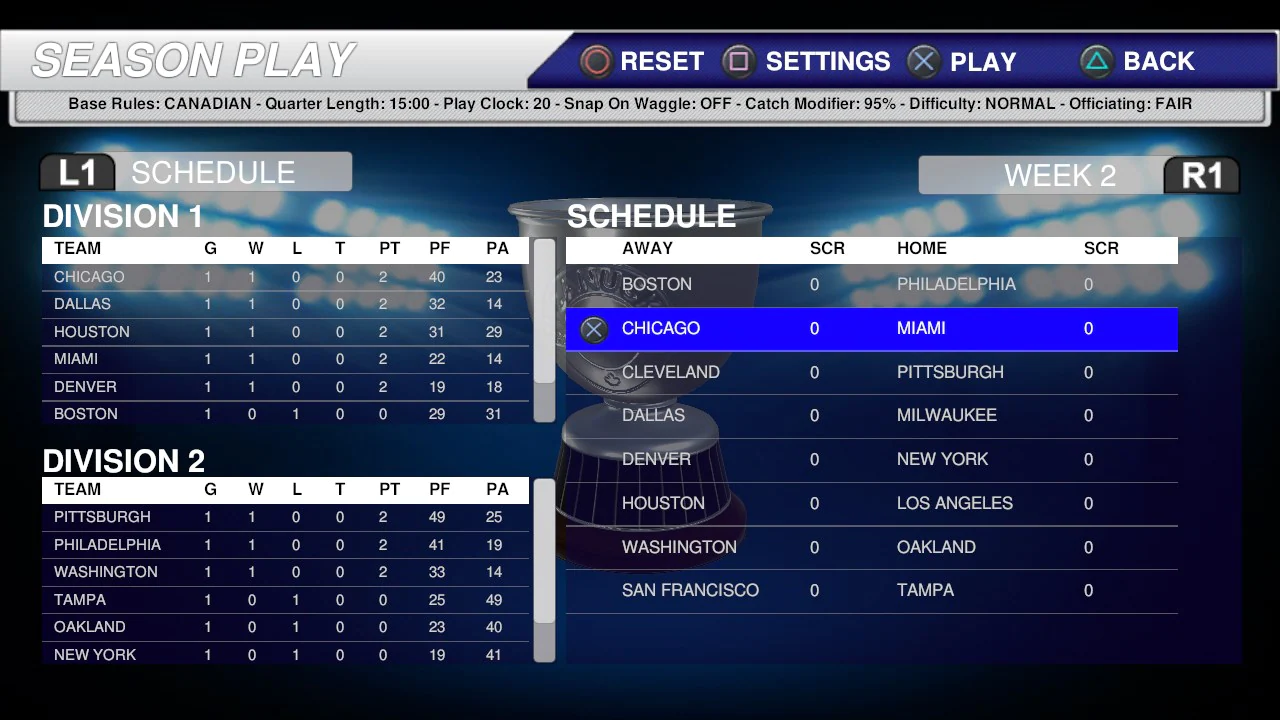Expand the Base Rules bar
The image size is (1280, 720).
640,103
